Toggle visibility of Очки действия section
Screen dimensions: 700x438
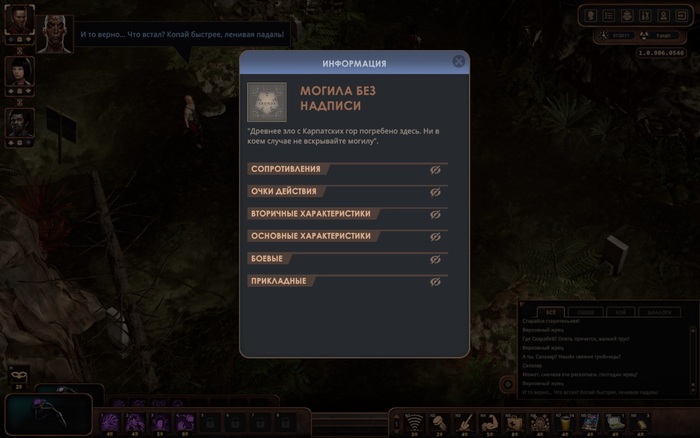(x=435, y=192)
